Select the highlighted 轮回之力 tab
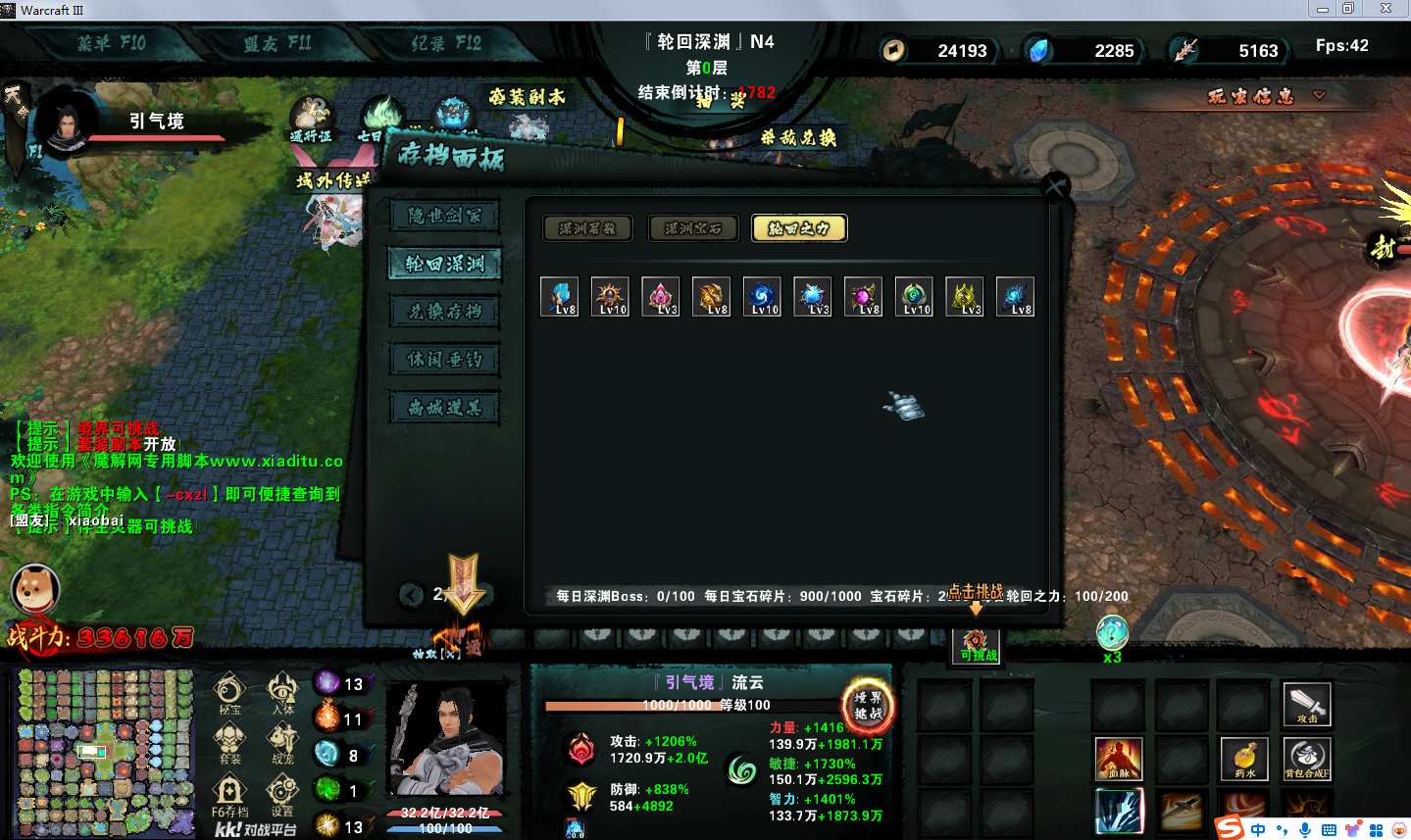This screenshot has height=840, width=1411. pyautogui.click(x=799, y=228)
